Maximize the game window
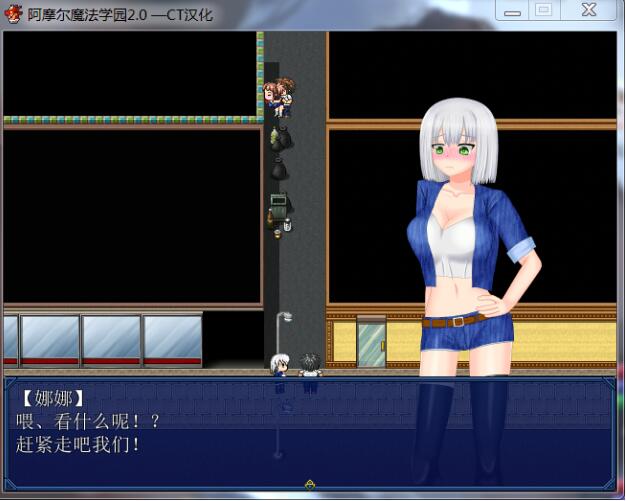The image size is (626, 501). pyautogui.click(x=543, y=10)
